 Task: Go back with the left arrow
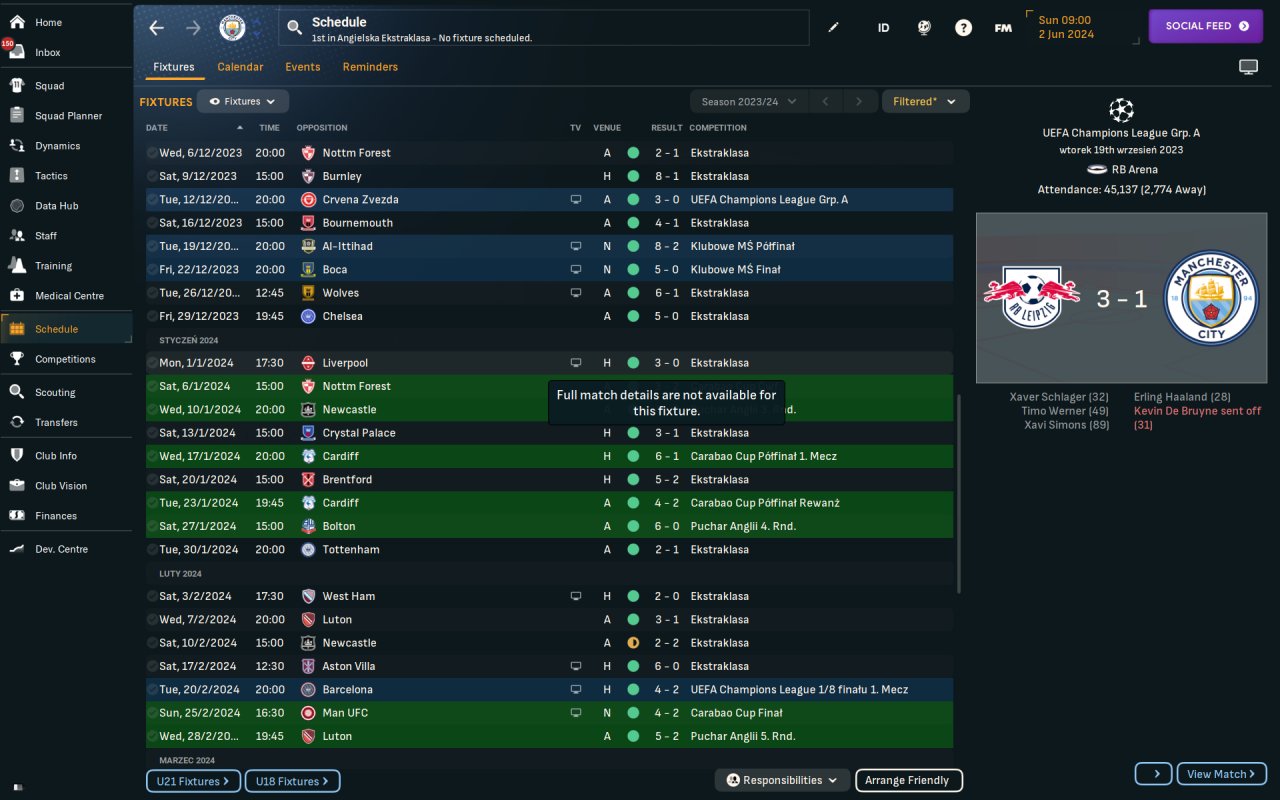tap(156, 28)
